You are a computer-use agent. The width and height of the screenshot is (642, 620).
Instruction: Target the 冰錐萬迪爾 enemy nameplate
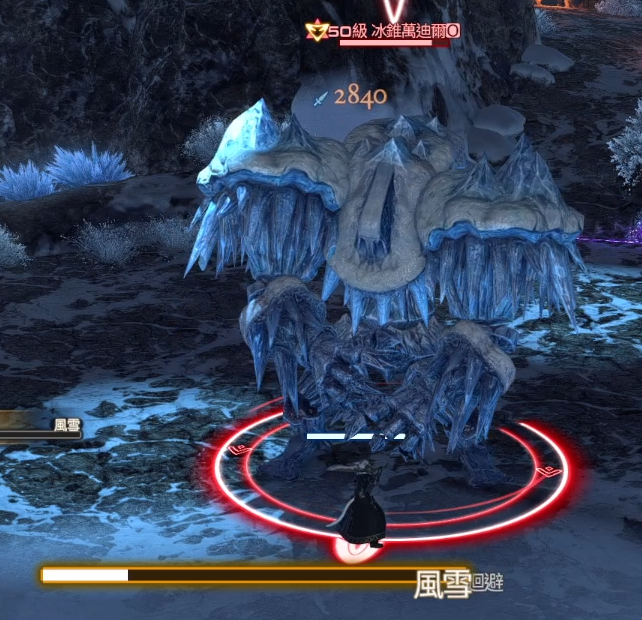[396, 31]
